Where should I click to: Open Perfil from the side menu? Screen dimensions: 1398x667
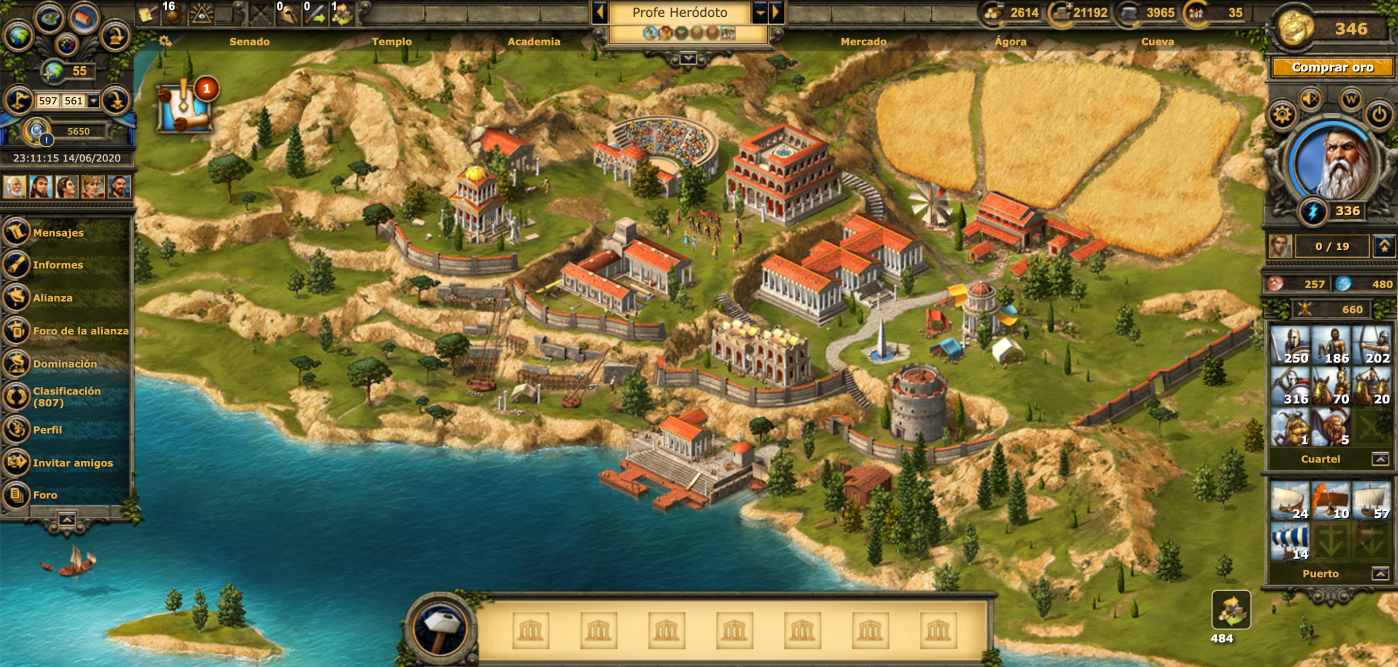click(x=47, y=430)
